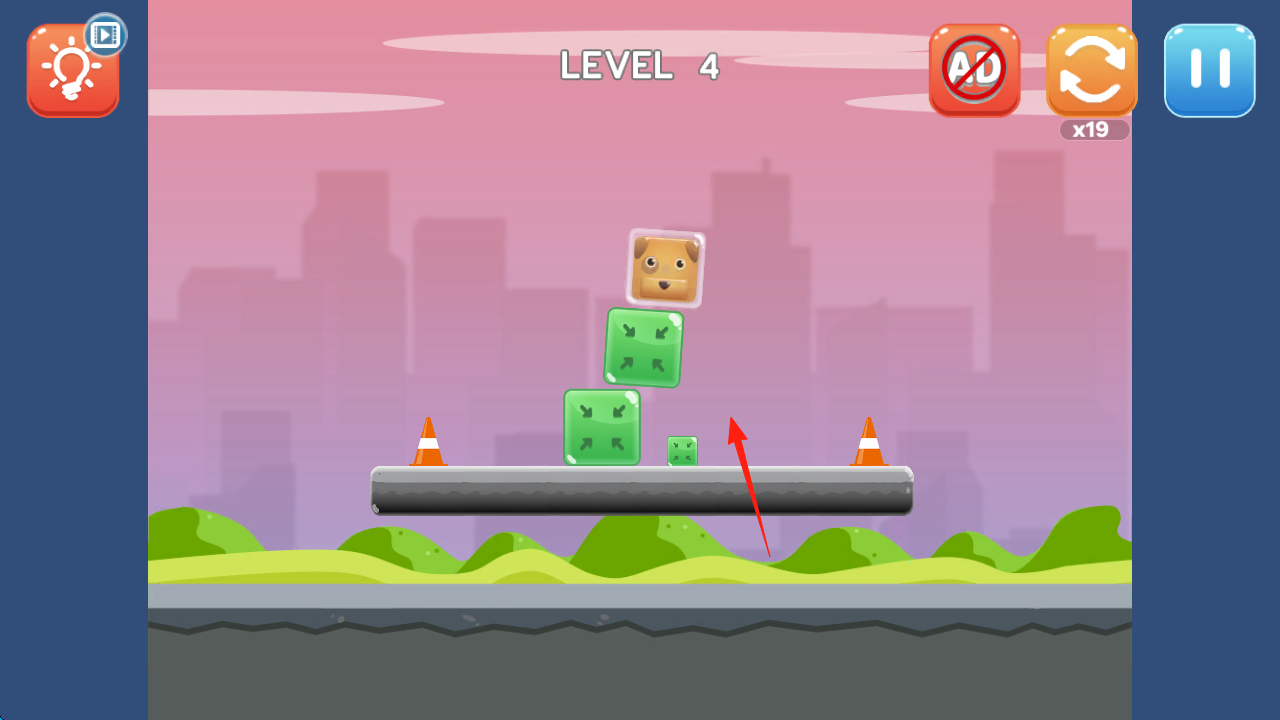Restart the level with the orange arrows button
The width and height of the screenshot is (1280, 720).
pos(1091,71)
